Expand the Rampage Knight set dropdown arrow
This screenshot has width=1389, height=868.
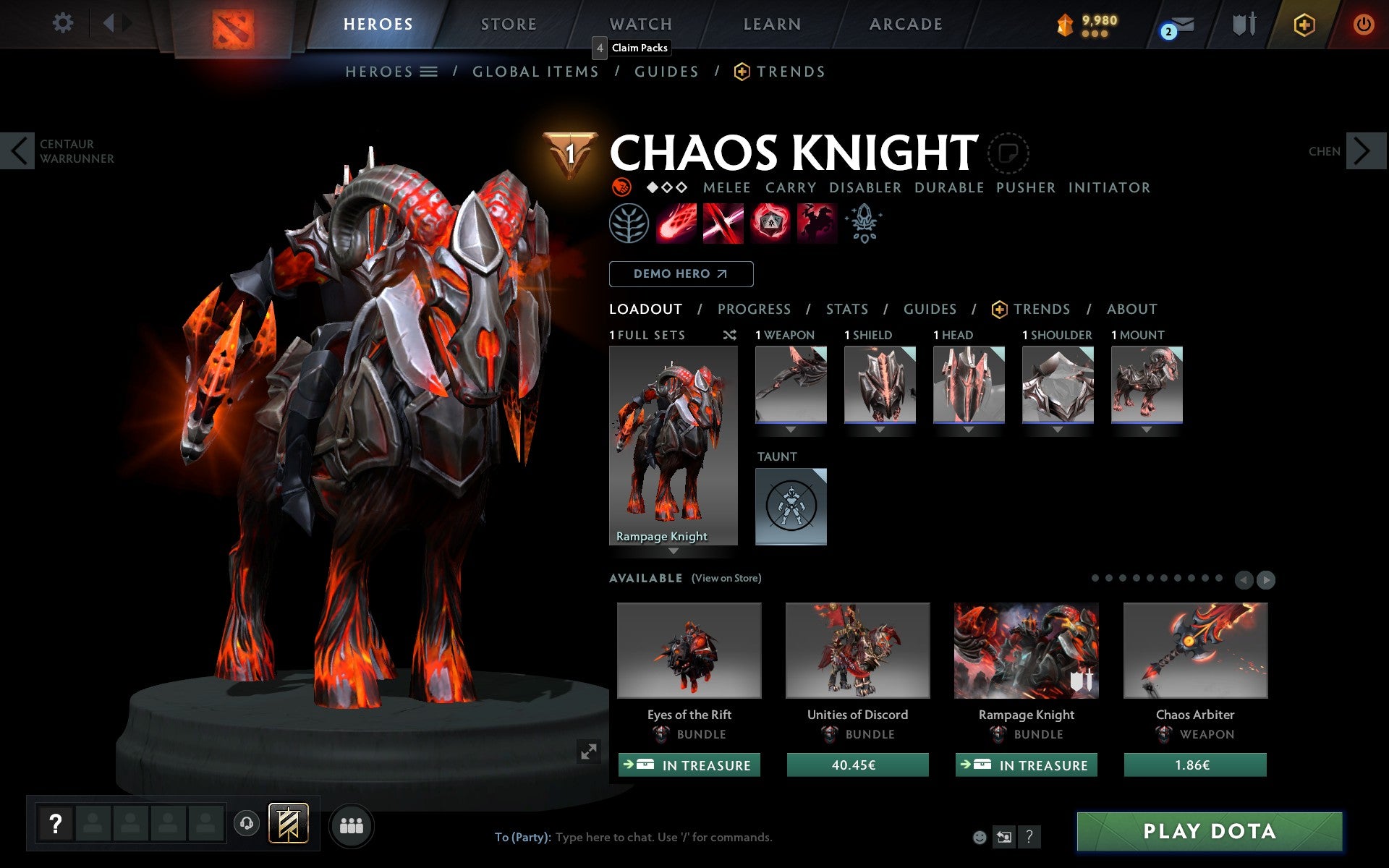point(674,551)
